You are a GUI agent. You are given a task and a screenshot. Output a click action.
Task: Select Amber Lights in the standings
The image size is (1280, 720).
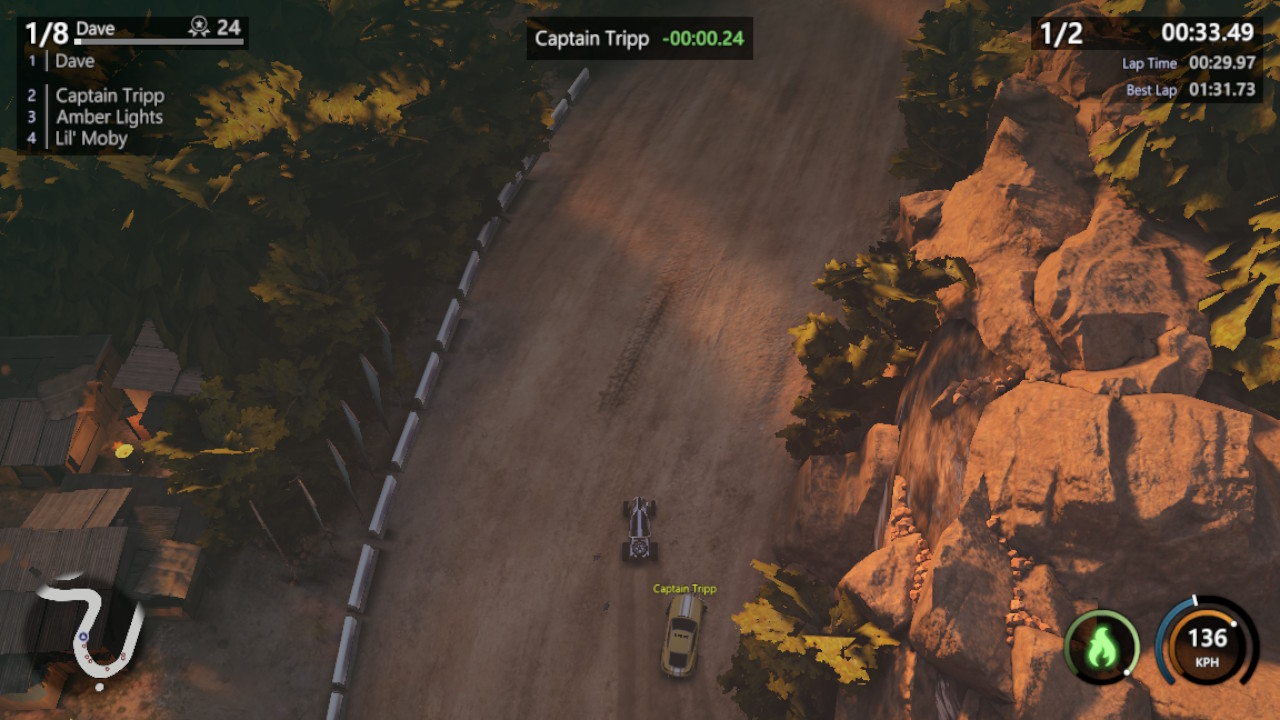(x=107, y=117)
